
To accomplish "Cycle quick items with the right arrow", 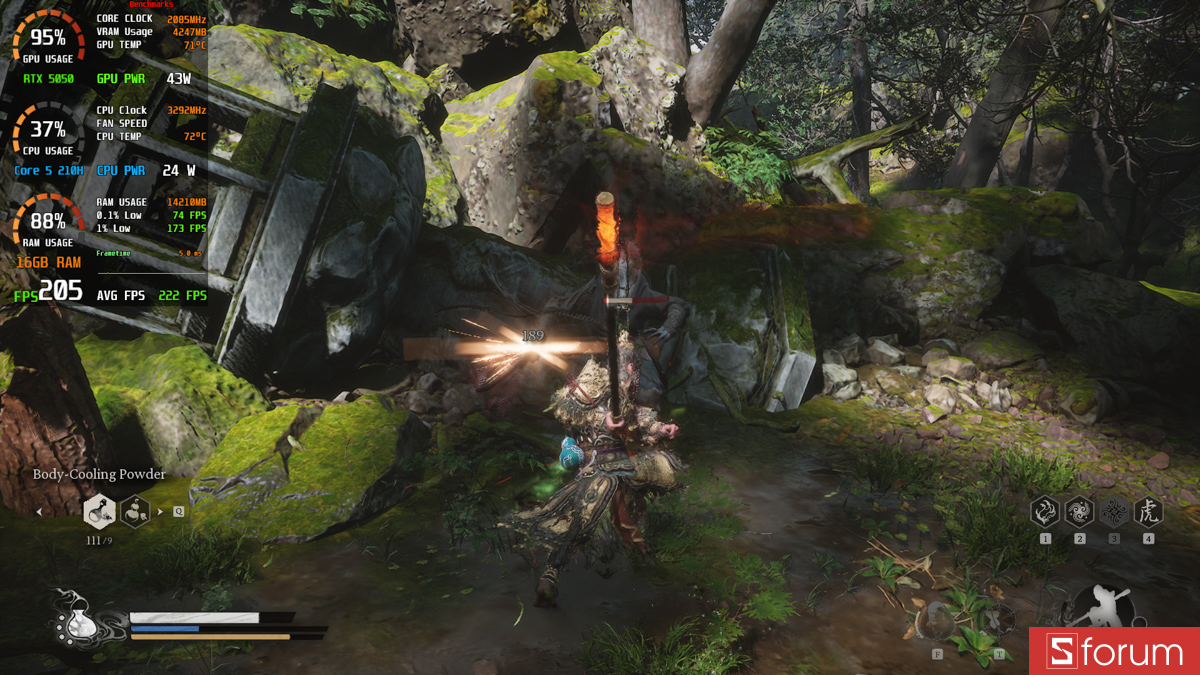I will [160, 512].
